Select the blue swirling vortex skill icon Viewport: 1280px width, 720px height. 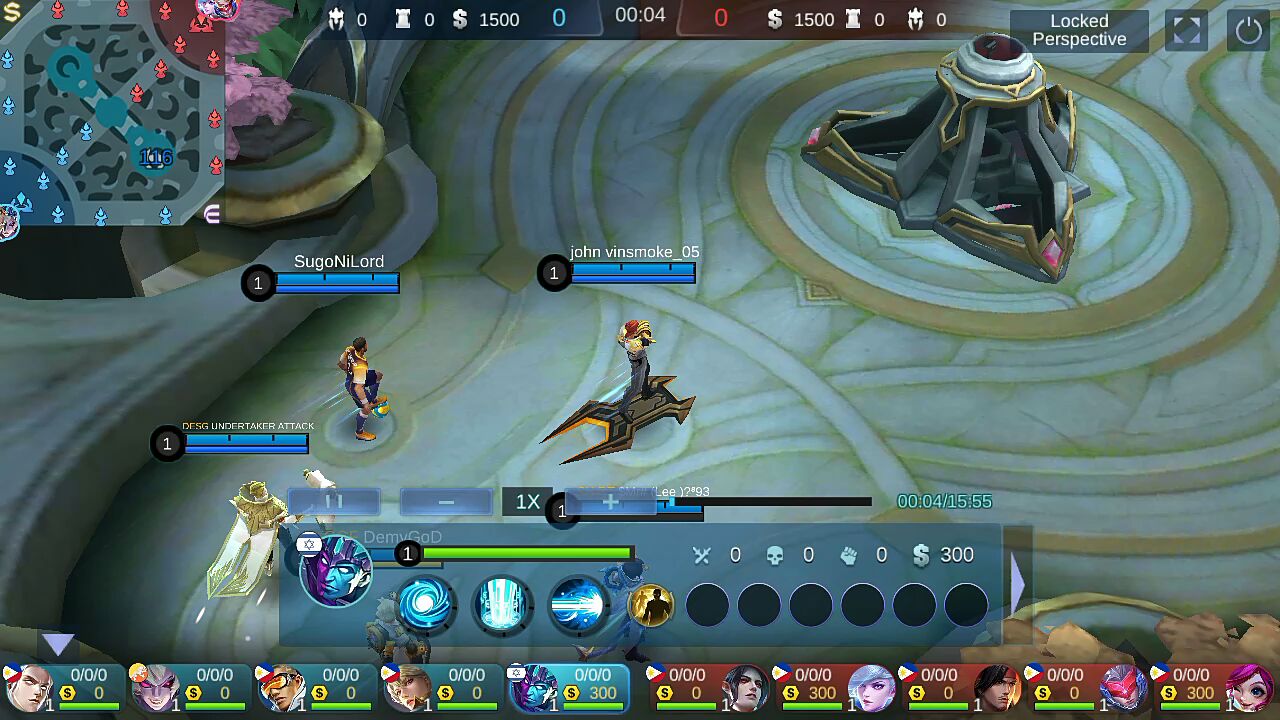click(x=425, y=604)
